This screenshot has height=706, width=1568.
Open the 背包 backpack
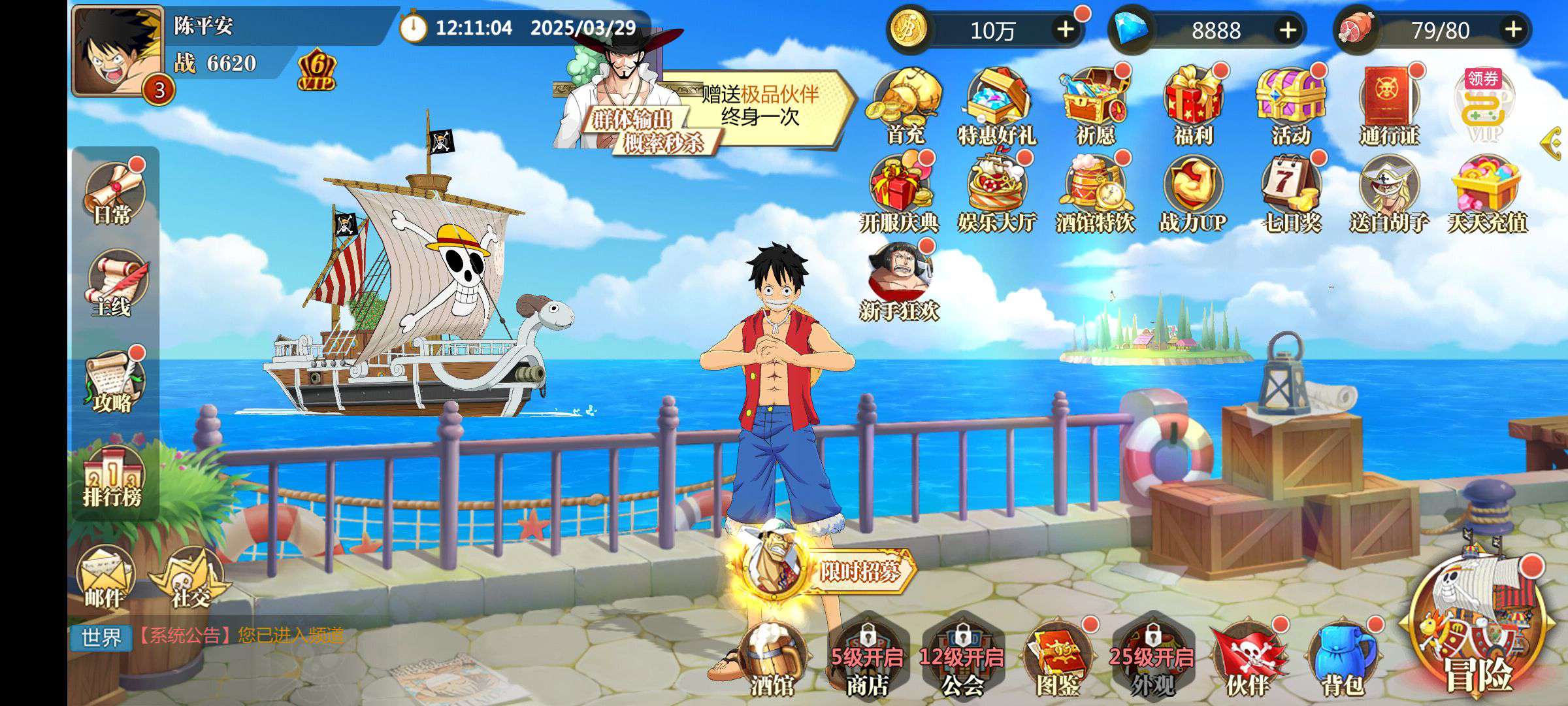pyautogui.click(x=1342, y=657)
